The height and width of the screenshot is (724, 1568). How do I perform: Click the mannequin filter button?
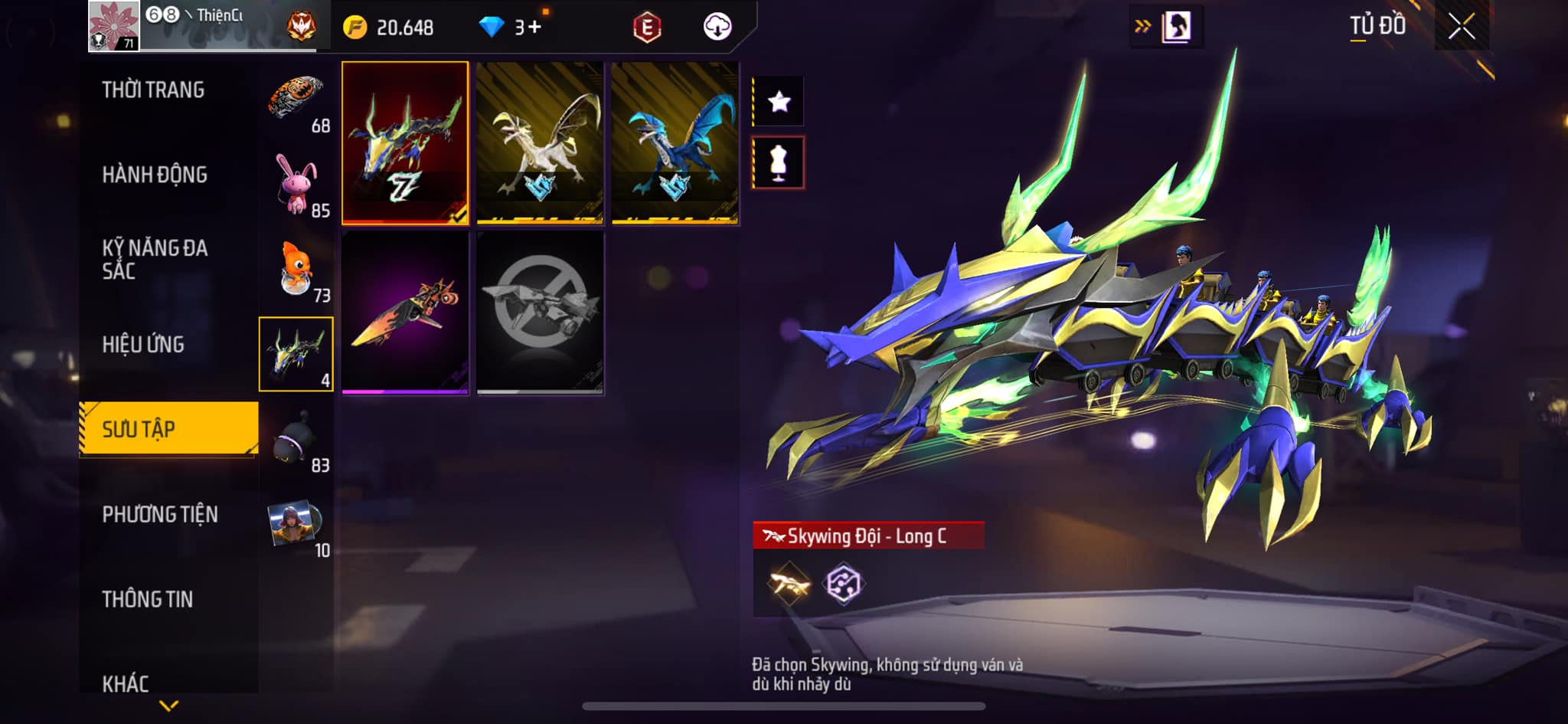[779, 162]
